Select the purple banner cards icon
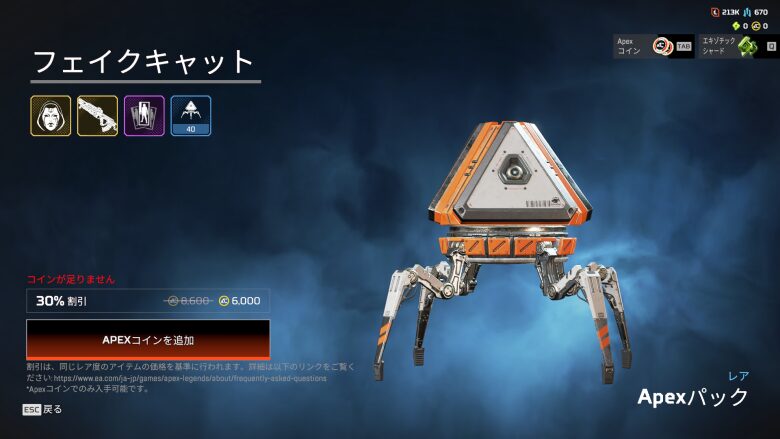780x439 pixels. pyautogui.click(x=144, y=116)
